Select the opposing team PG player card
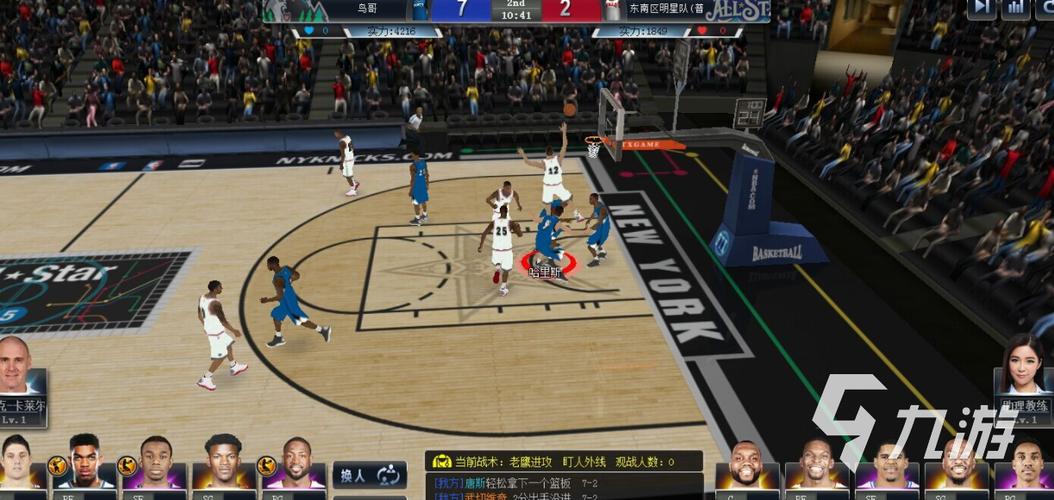1054x500 pixels. coord(1025,467)
